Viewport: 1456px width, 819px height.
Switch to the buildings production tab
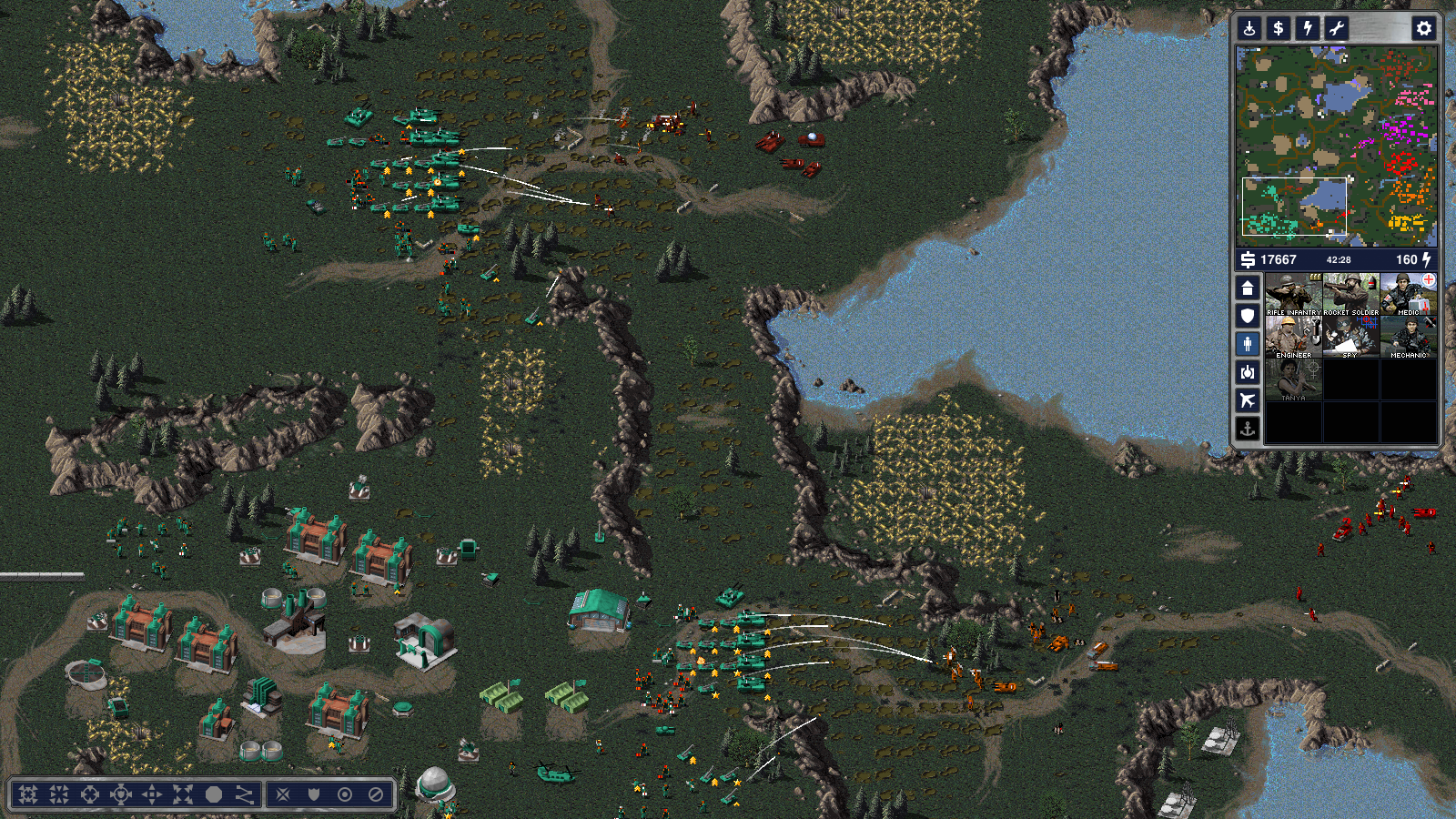pyautogui.click(x=1248, y=288)
